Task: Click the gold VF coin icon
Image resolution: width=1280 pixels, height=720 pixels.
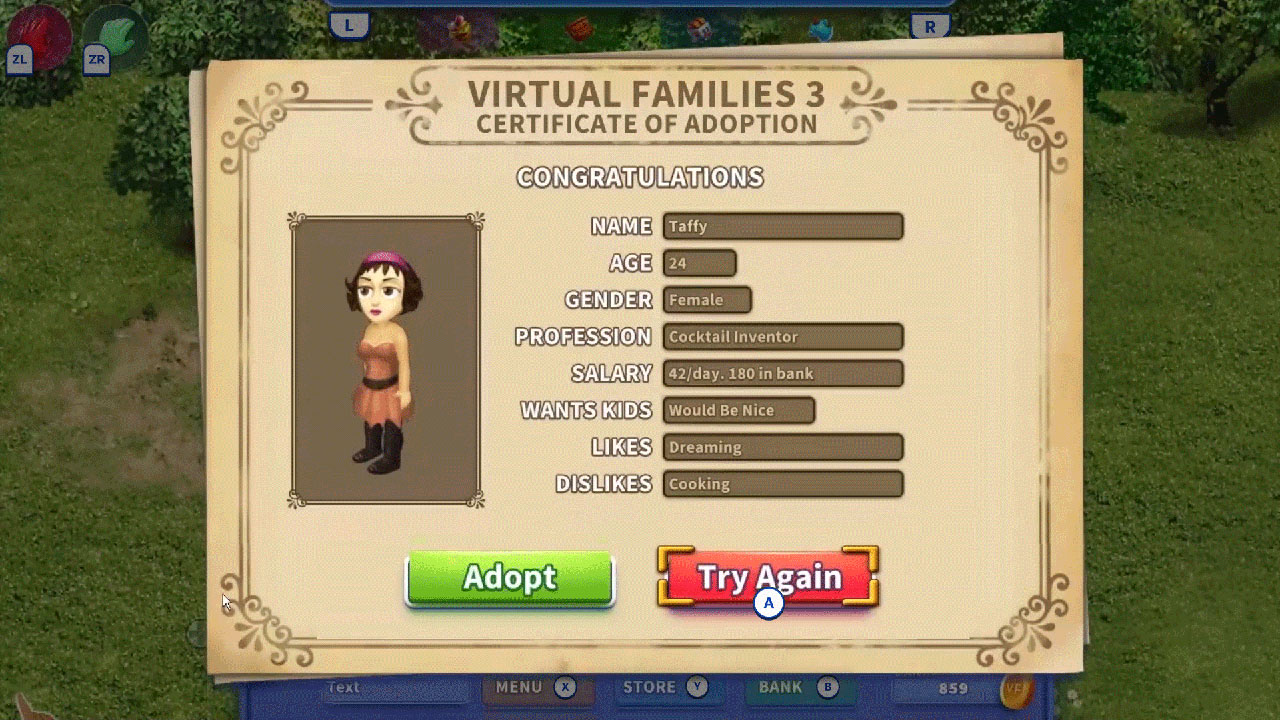Action: pyautogui.click(x=1017, y=691)
